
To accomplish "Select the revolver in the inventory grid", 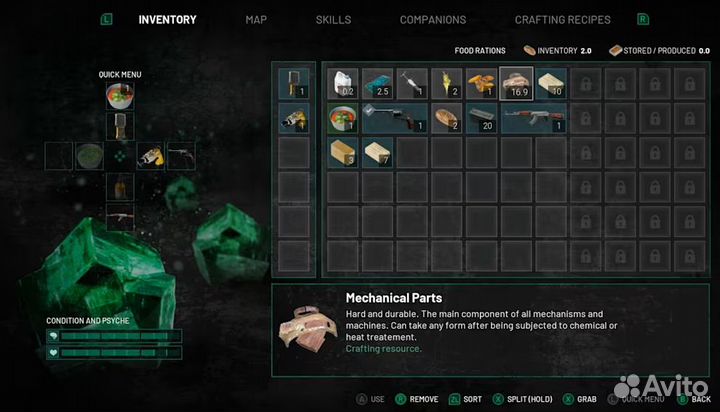I will point(395,118).
